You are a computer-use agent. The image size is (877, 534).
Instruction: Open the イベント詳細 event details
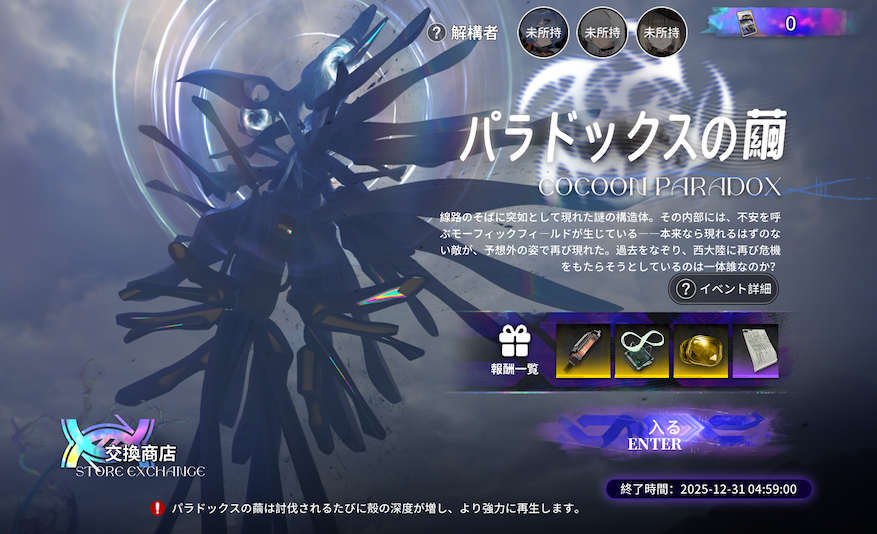tap(724, 289)
